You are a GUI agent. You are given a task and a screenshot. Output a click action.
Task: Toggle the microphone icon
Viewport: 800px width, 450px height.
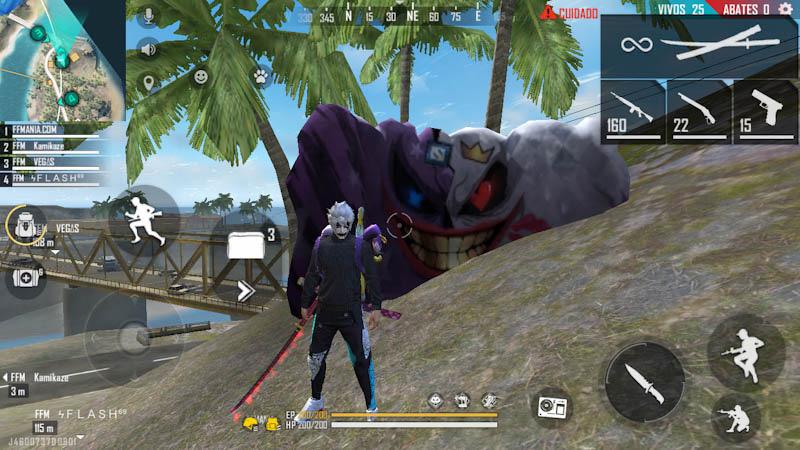coord(150,16)
